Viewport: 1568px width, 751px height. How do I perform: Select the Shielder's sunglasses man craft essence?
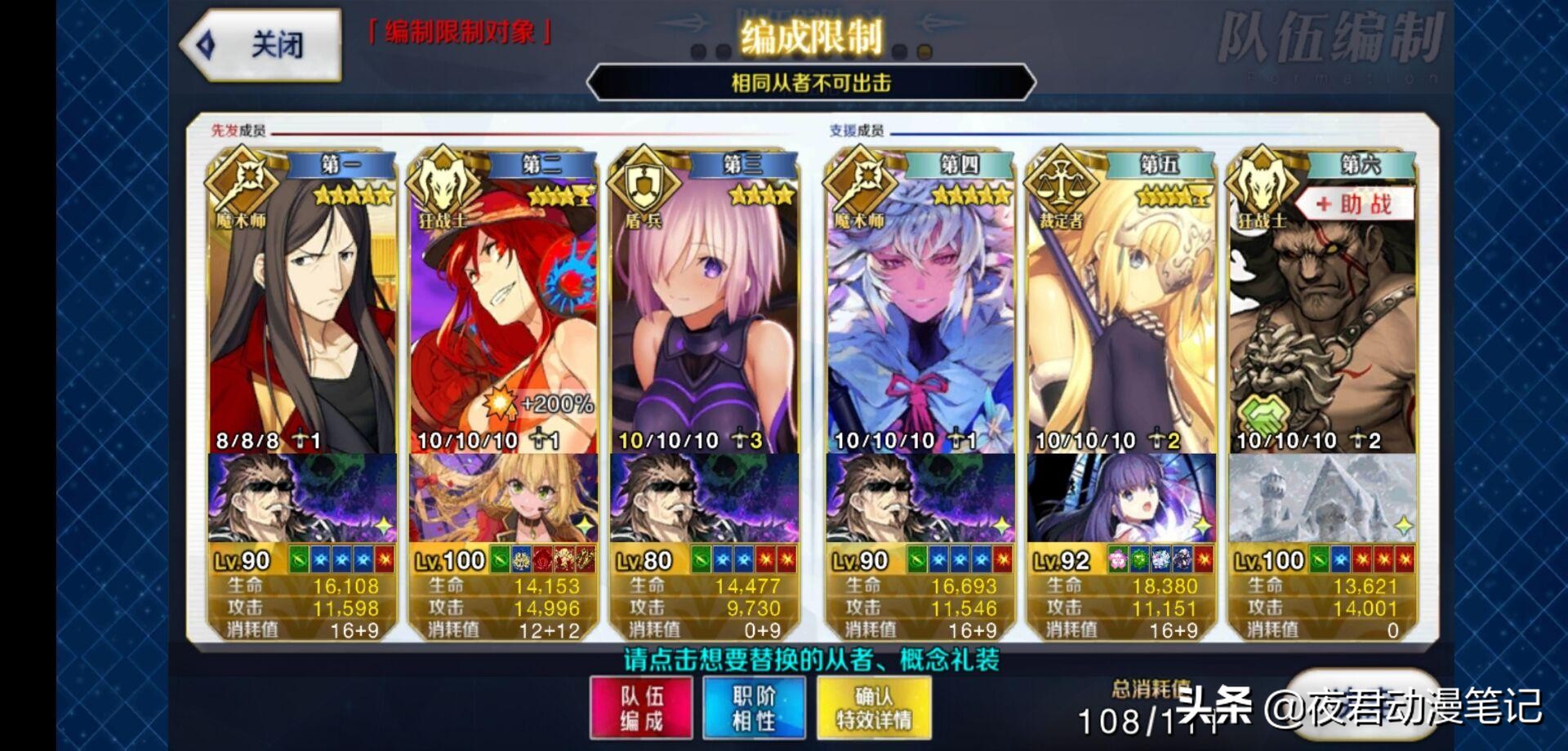pyautogui.click(x=704, y=498)
